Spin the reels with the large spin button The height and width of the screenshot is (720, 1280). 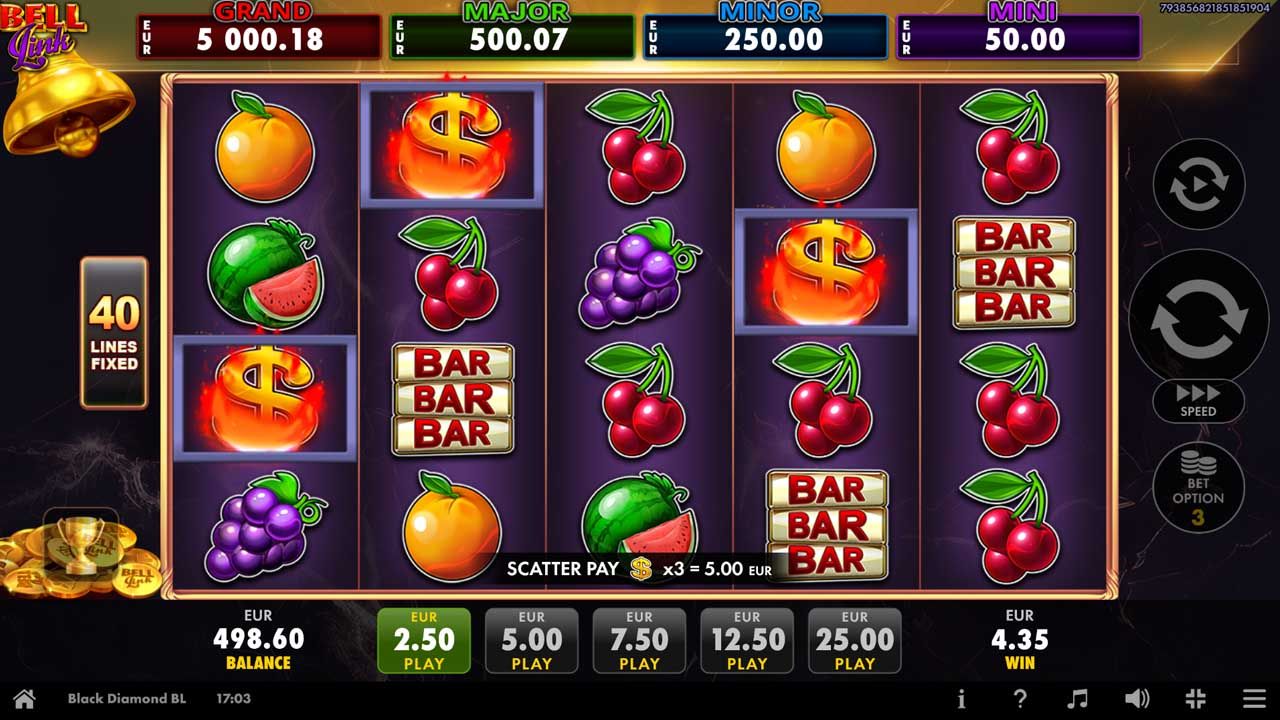pos(1198,317)
